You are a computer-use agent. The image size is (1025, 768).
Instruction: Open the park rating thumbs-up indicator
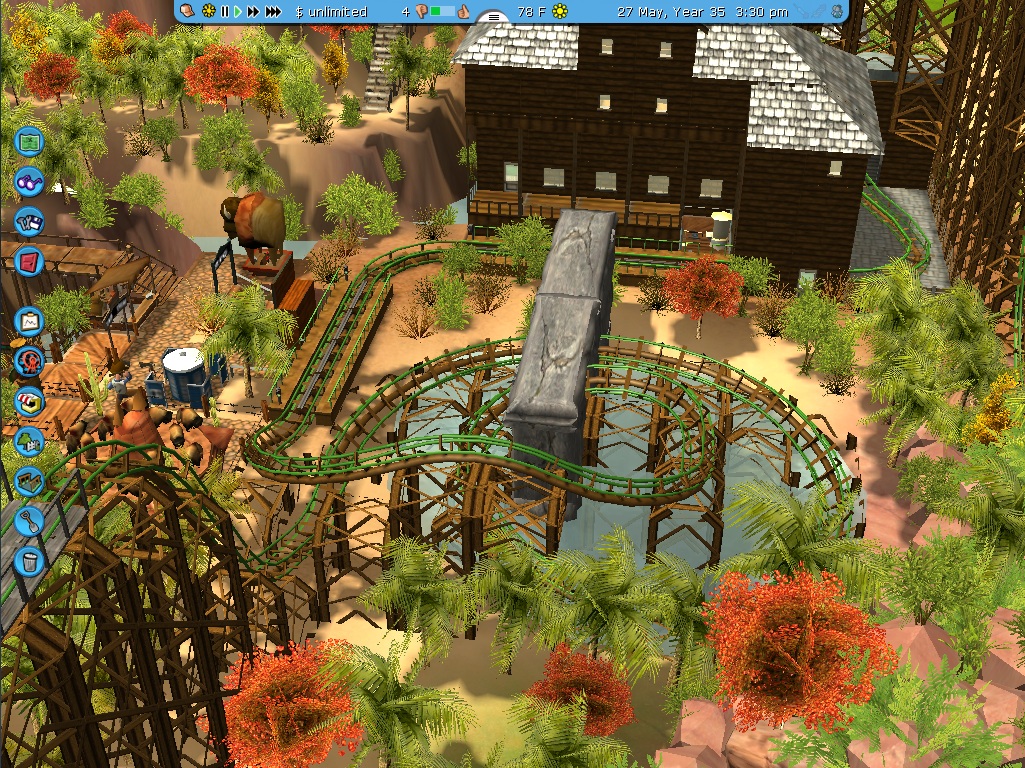point(463,12)
